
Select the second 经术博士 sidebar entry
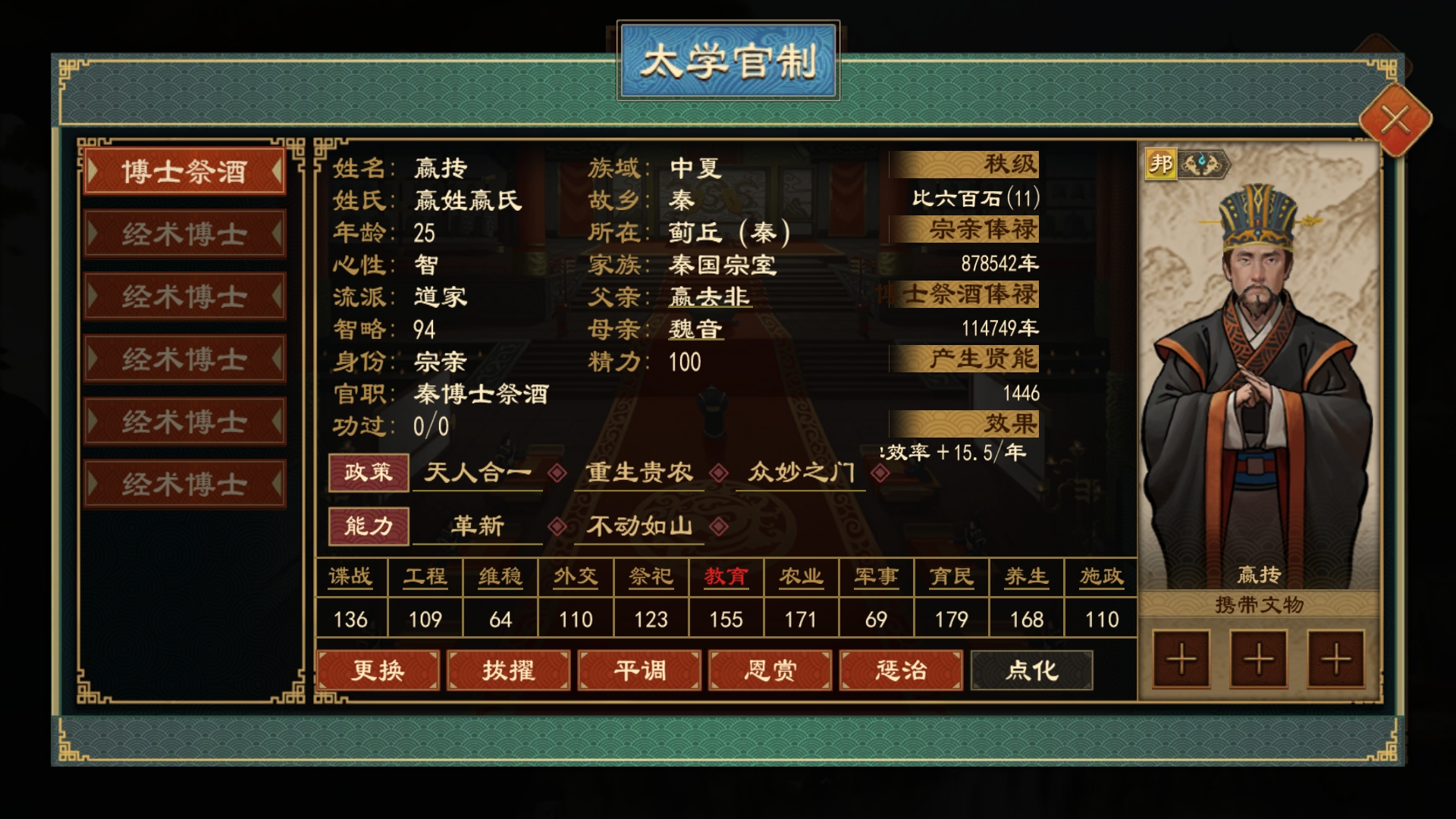(184, 296)
